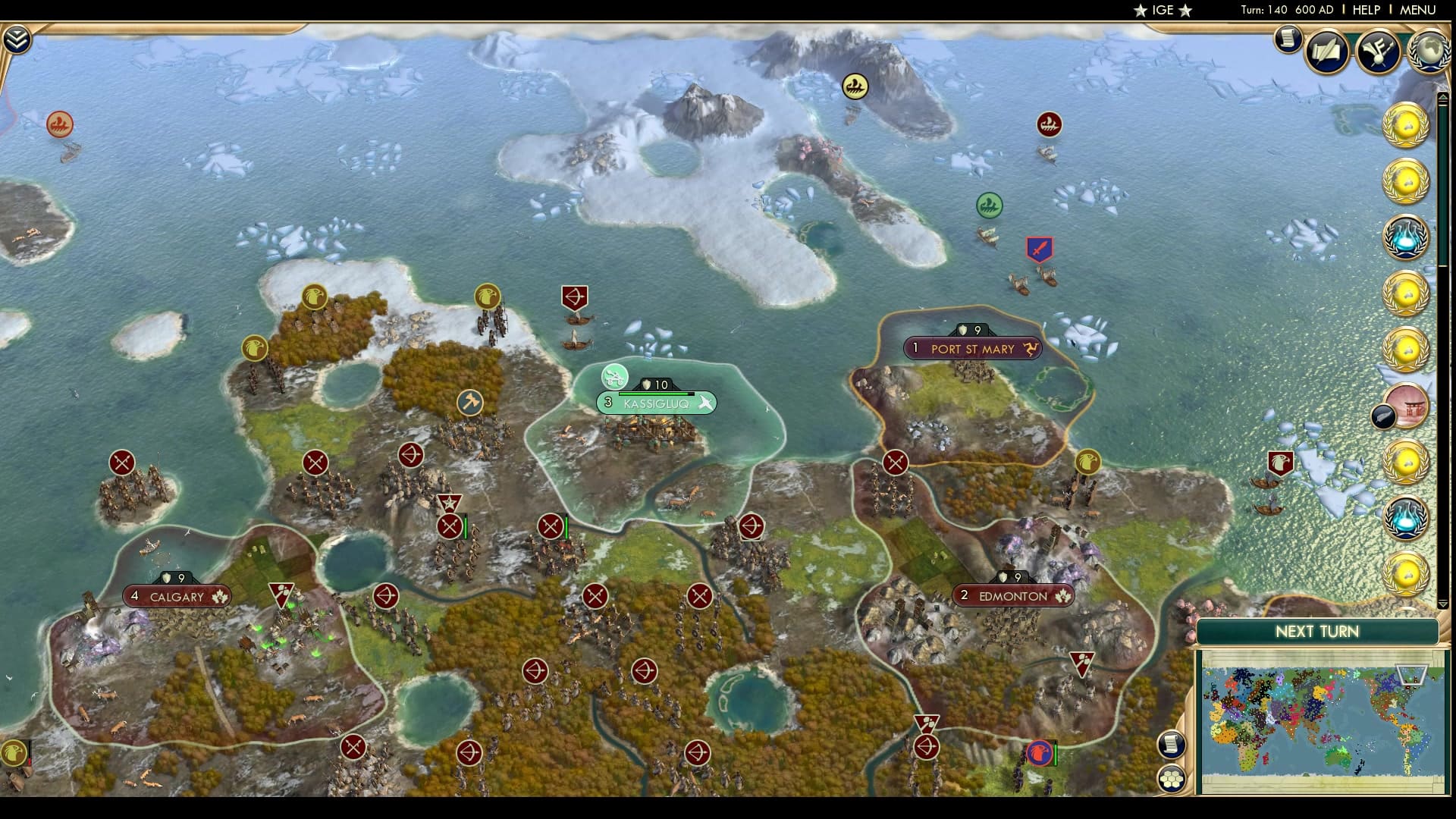Open the MENU item in the top bar
Screen dimensions: 1456x819
1420,10
